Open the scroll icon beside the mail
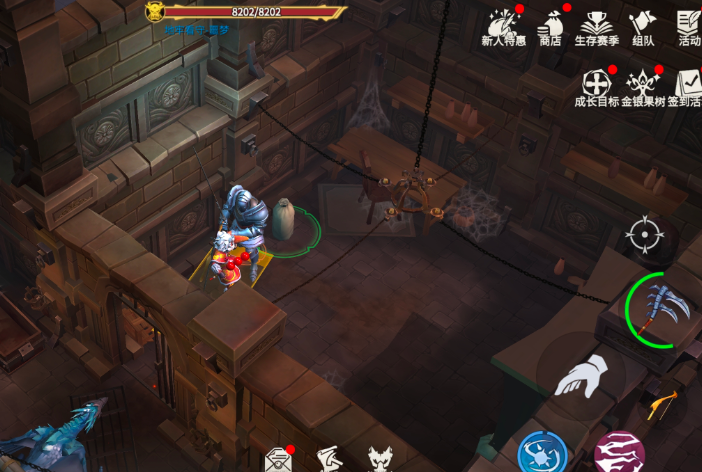The width and height of the screenshot is (702, 472). (x=329, y=460)
